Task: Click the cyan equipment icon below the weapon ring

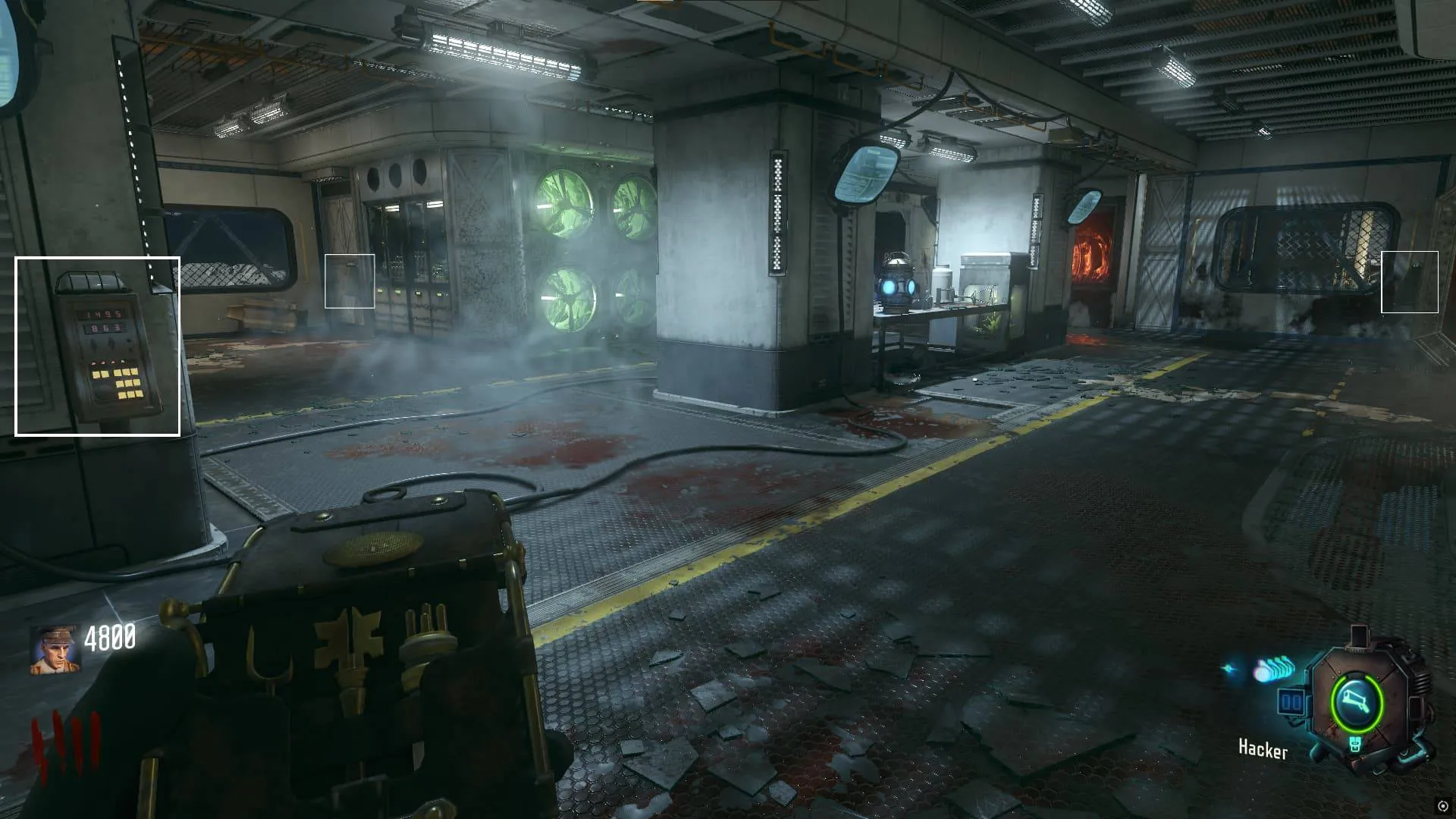Action: (1355, 745)
